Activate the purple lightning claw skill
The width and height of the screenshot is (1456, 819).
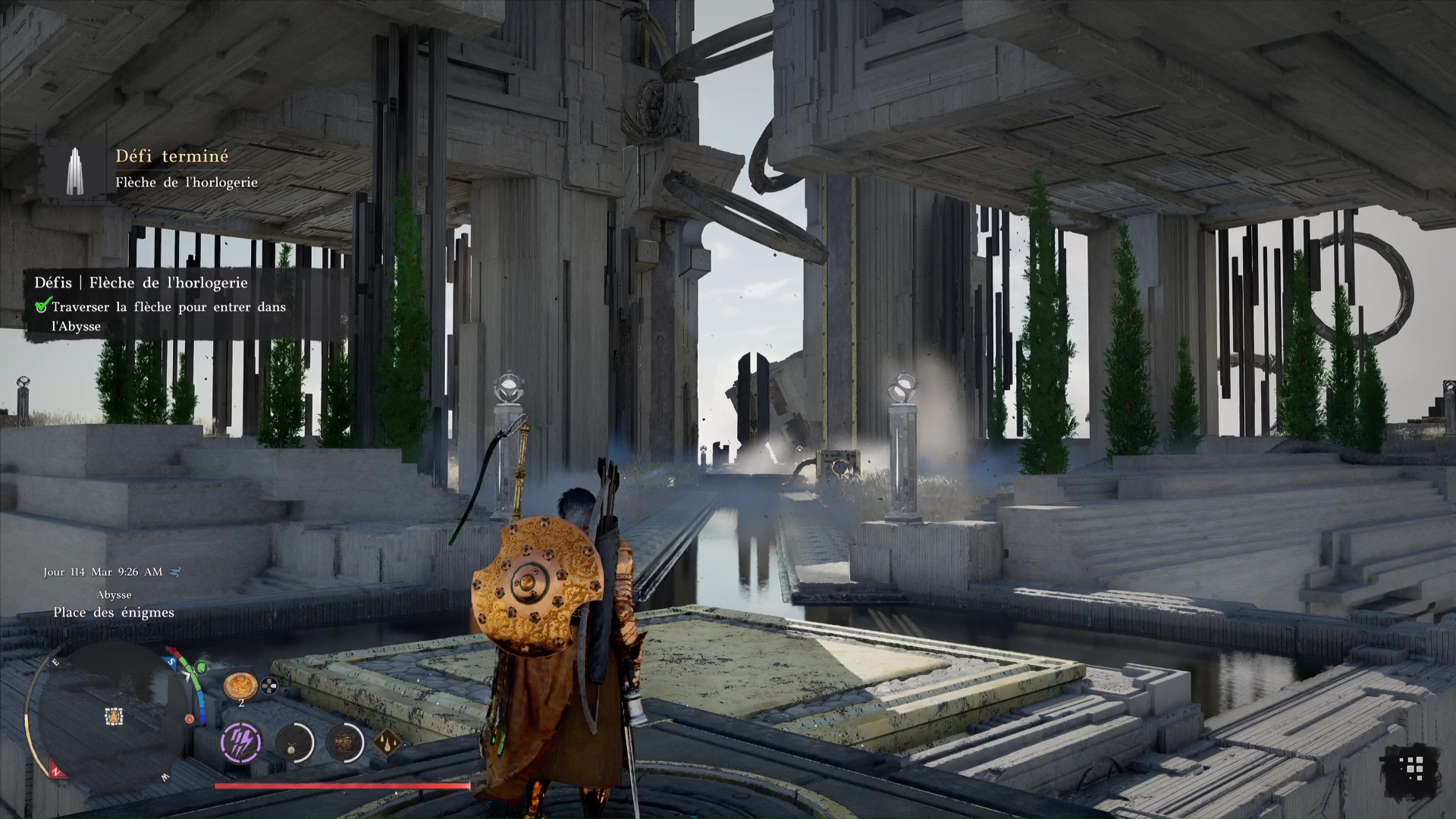[x=241, y=741]
